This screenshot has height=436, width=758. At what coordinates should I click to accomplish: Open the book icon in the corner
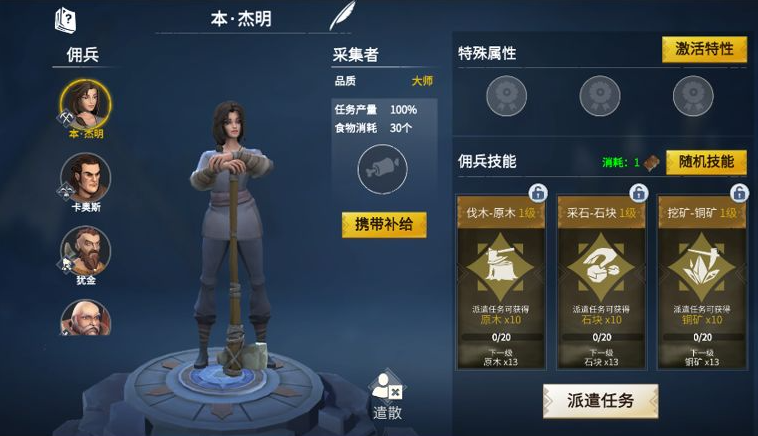pyautogui.click(x=65, y=19)
